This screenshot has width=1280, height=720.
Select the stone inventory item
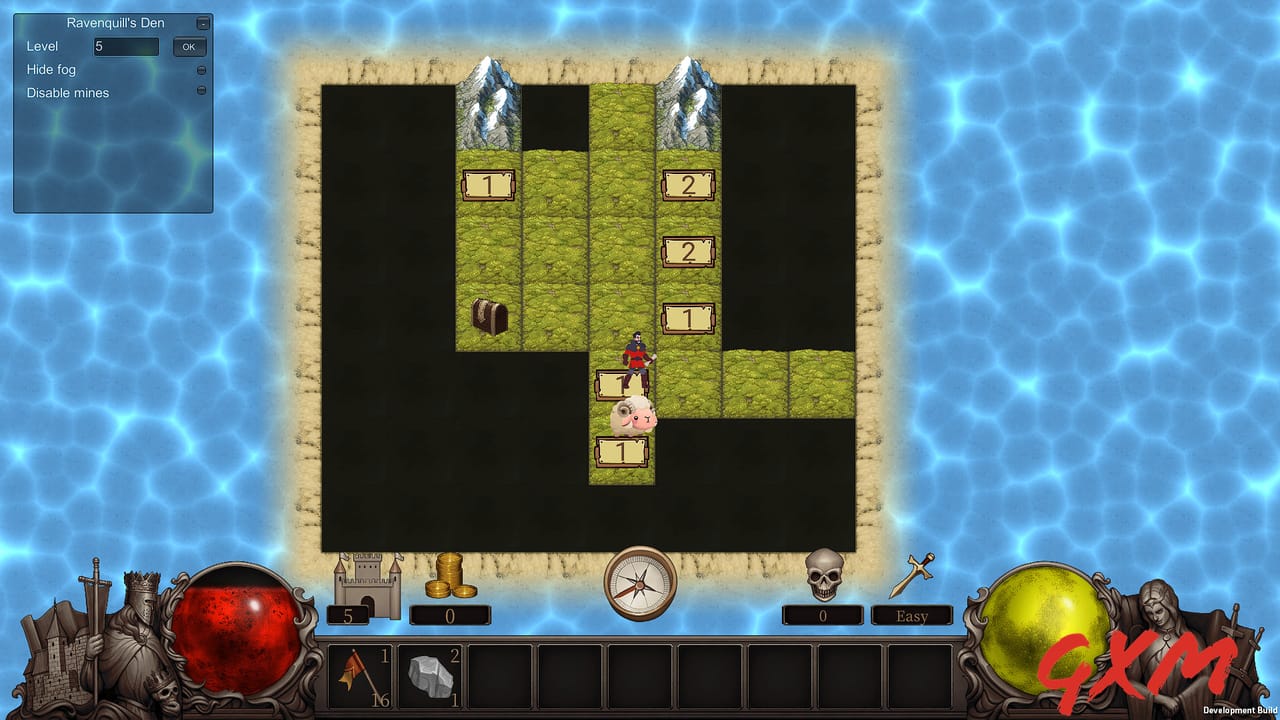(x=430, y=675)
